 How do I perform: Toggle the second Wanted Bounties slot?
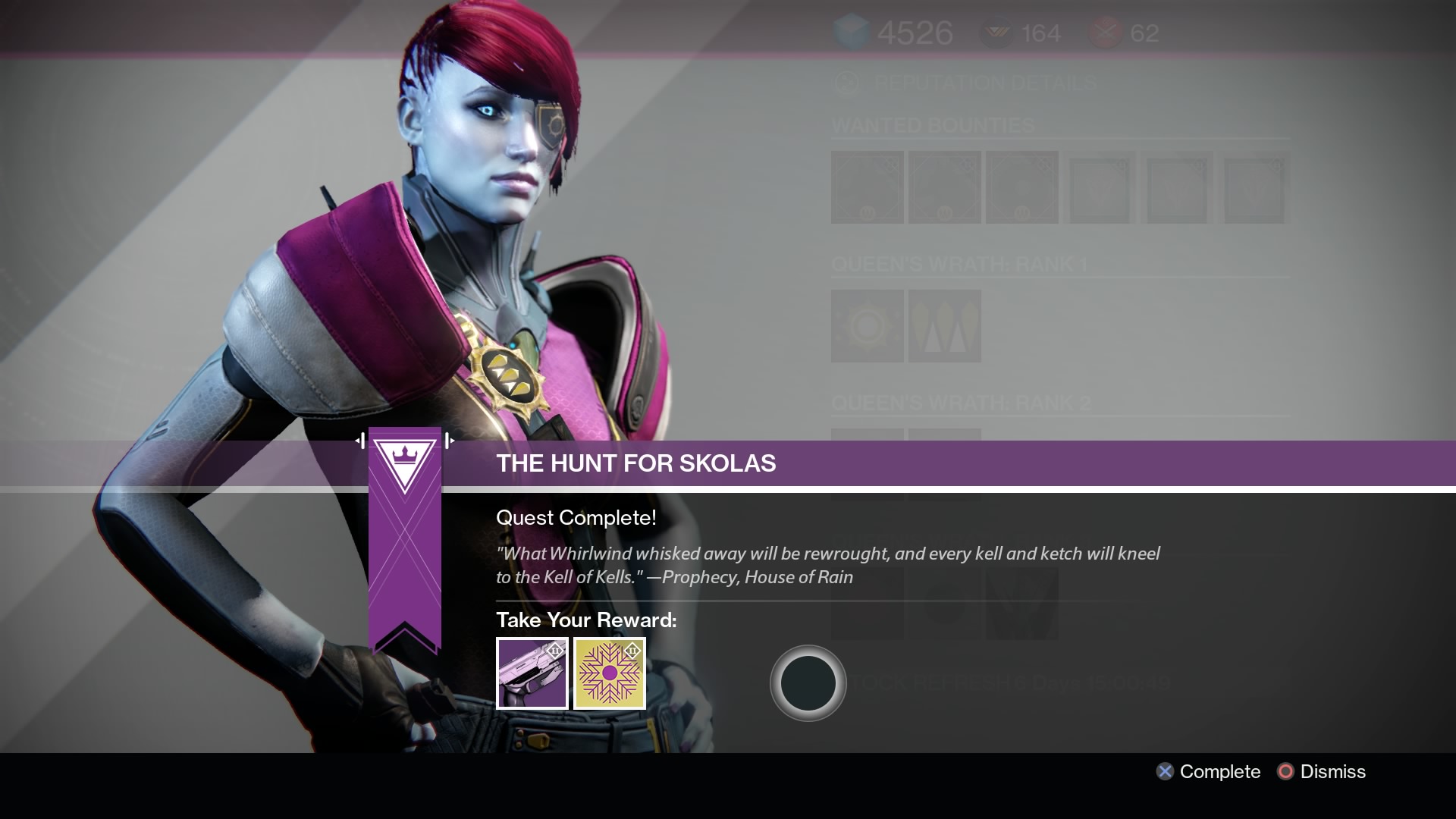pyautogui.click(x=943, y=187)
